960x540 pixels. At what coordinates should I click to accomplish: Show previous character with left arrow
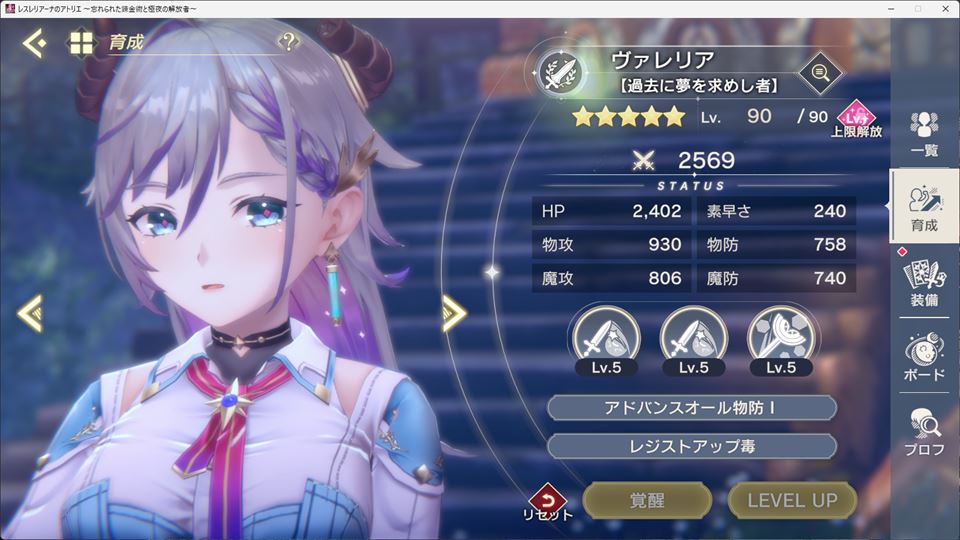click(30, 313)
